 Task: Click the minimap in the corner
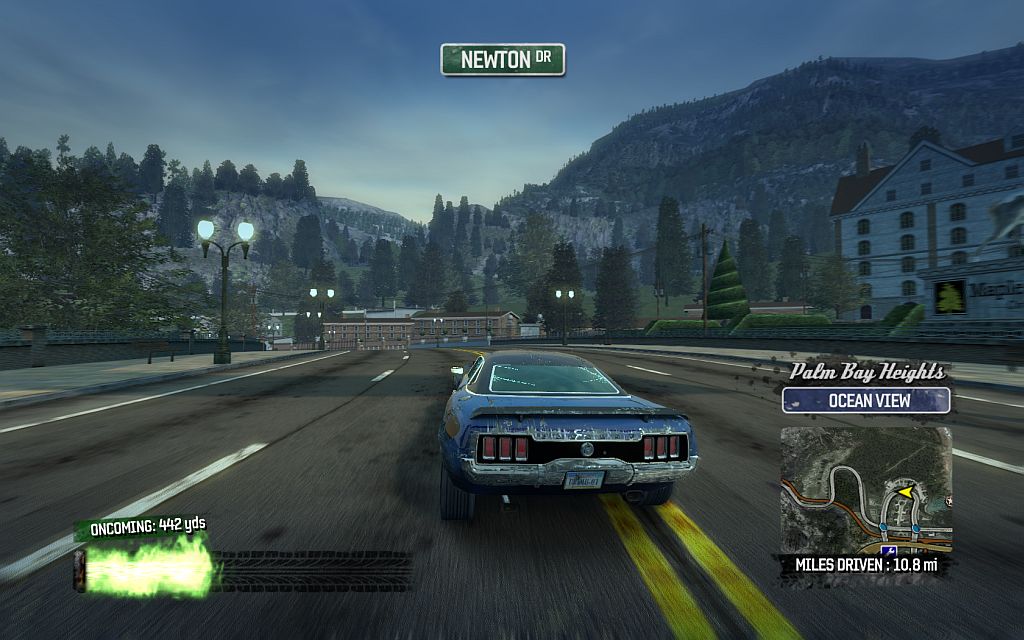point(865,490)
